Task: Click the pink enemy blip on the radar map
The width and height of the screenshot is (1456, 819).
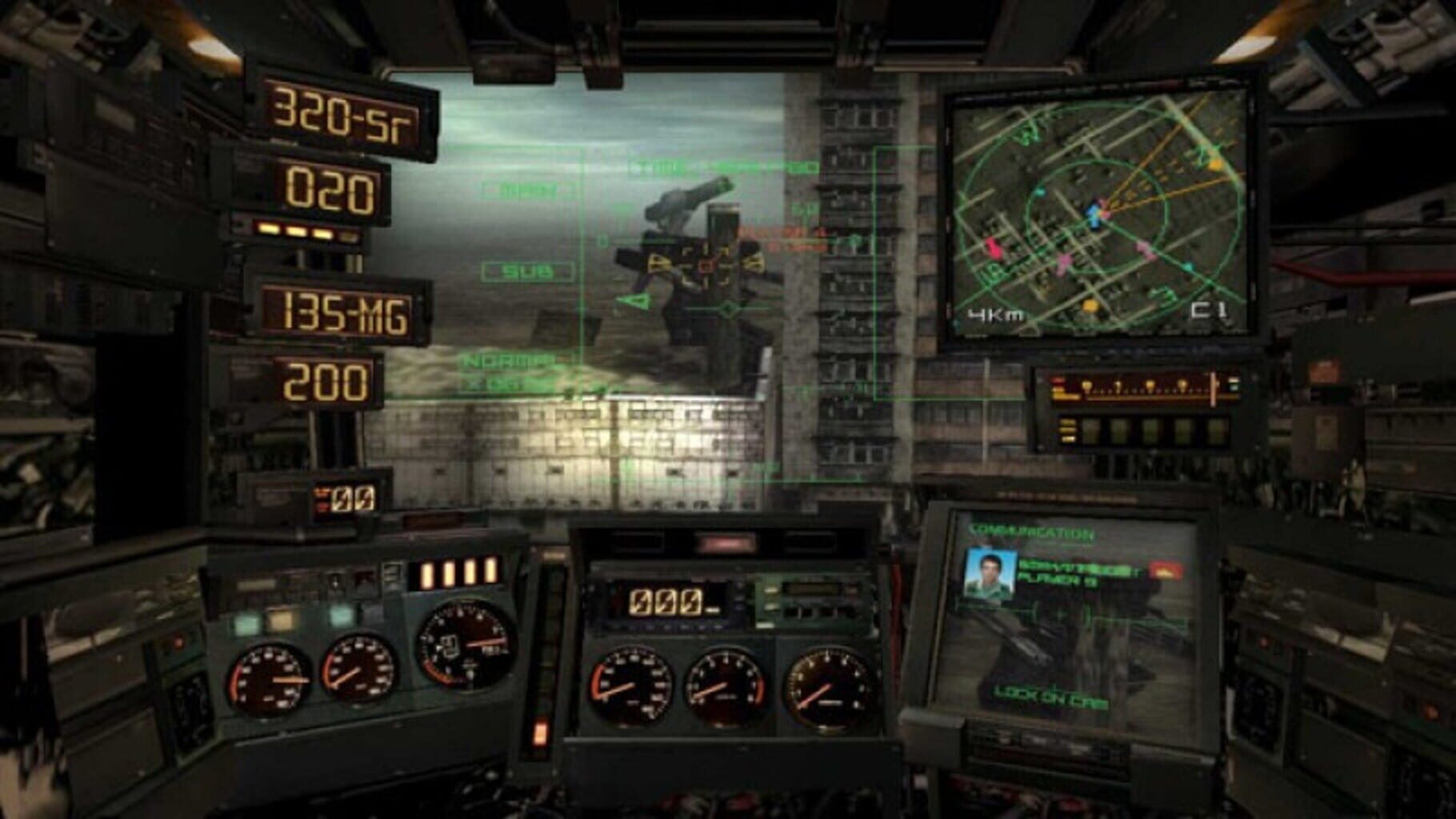Action: click(x=994, y=247)
